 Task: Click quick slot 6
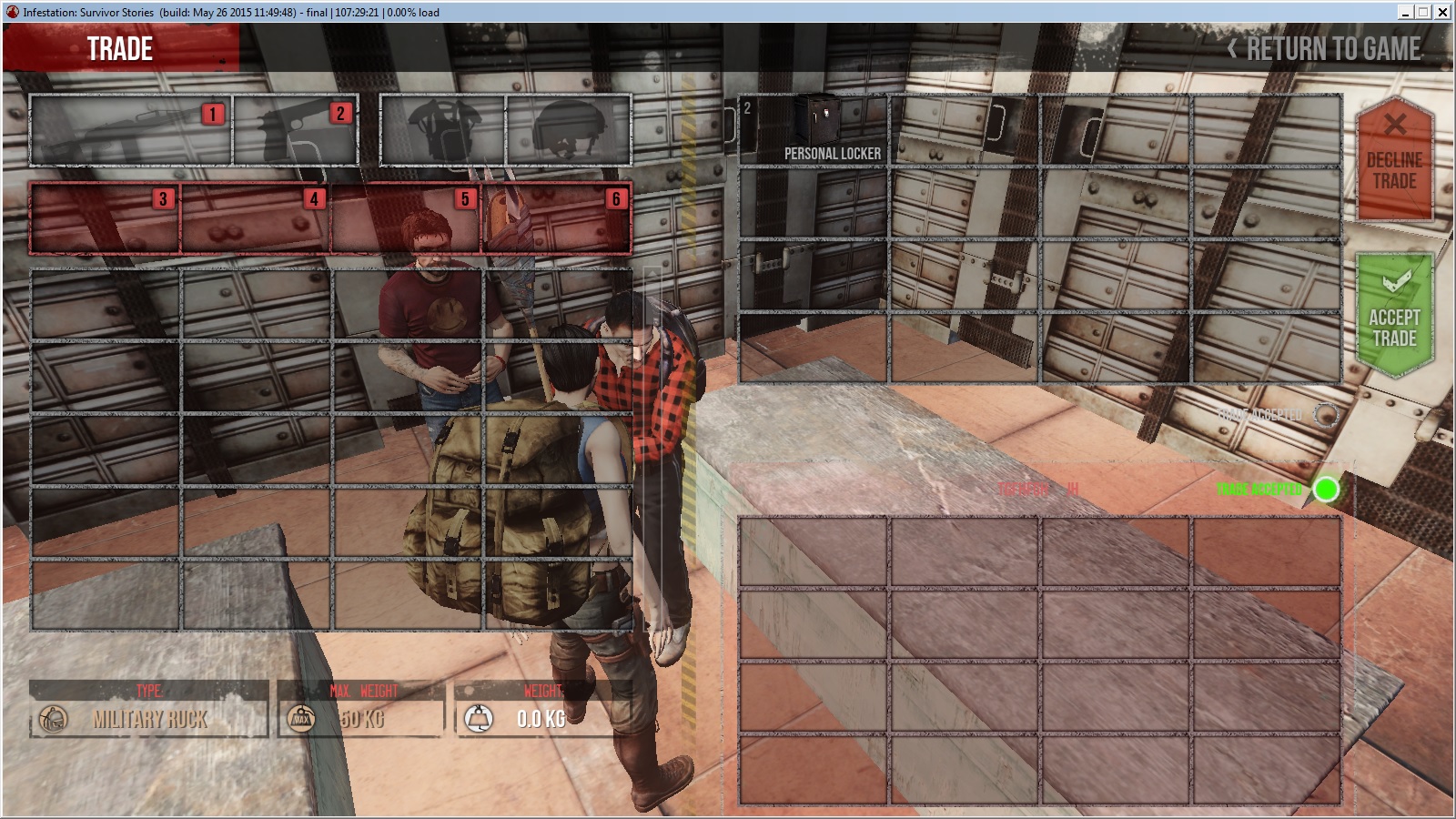556,218
